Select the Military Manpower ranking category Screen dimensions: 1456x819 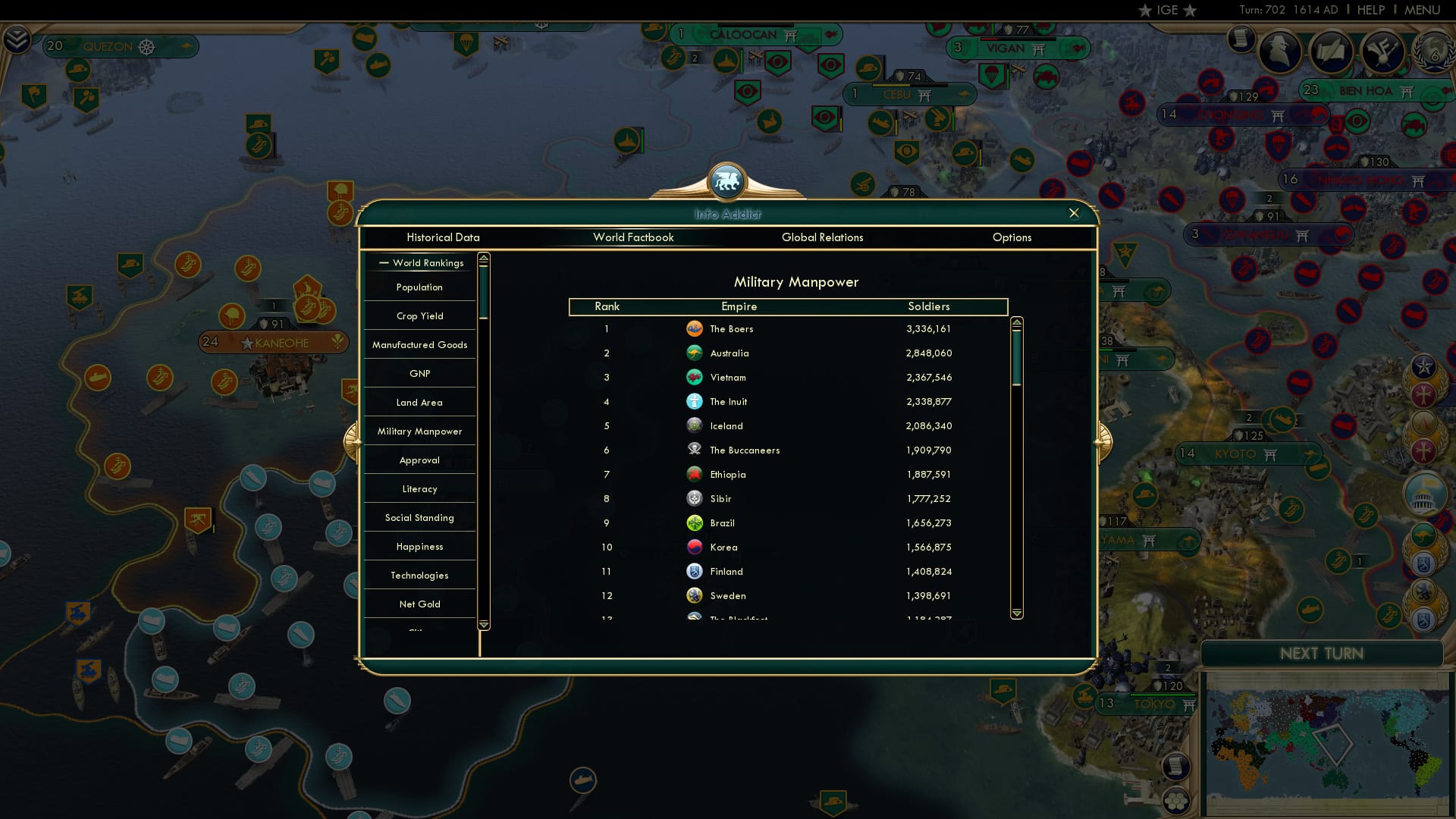(x=419, y=431)
